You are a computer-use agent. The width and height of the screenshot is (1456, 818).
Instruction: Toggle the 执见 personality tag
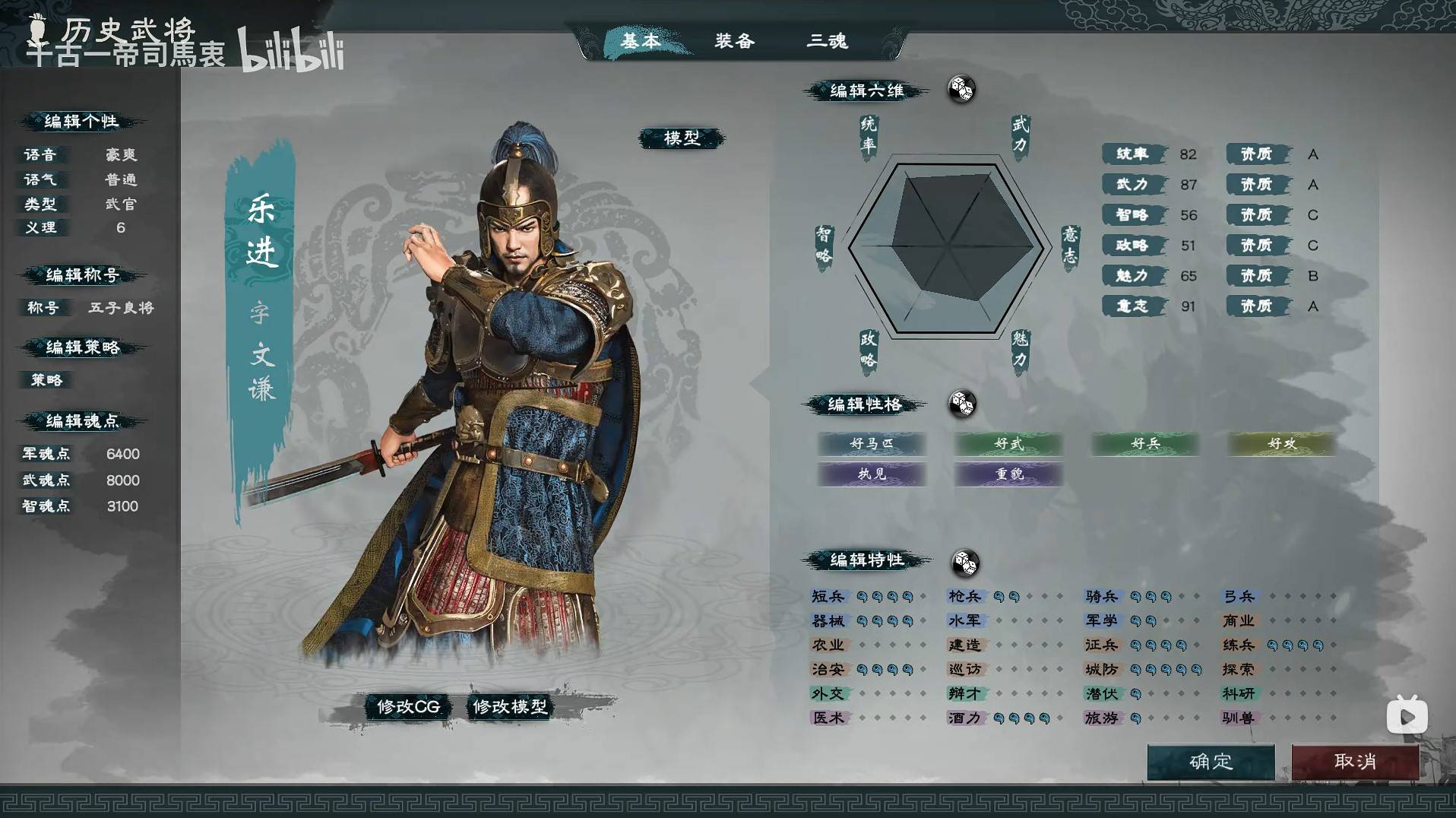point(872,474)
